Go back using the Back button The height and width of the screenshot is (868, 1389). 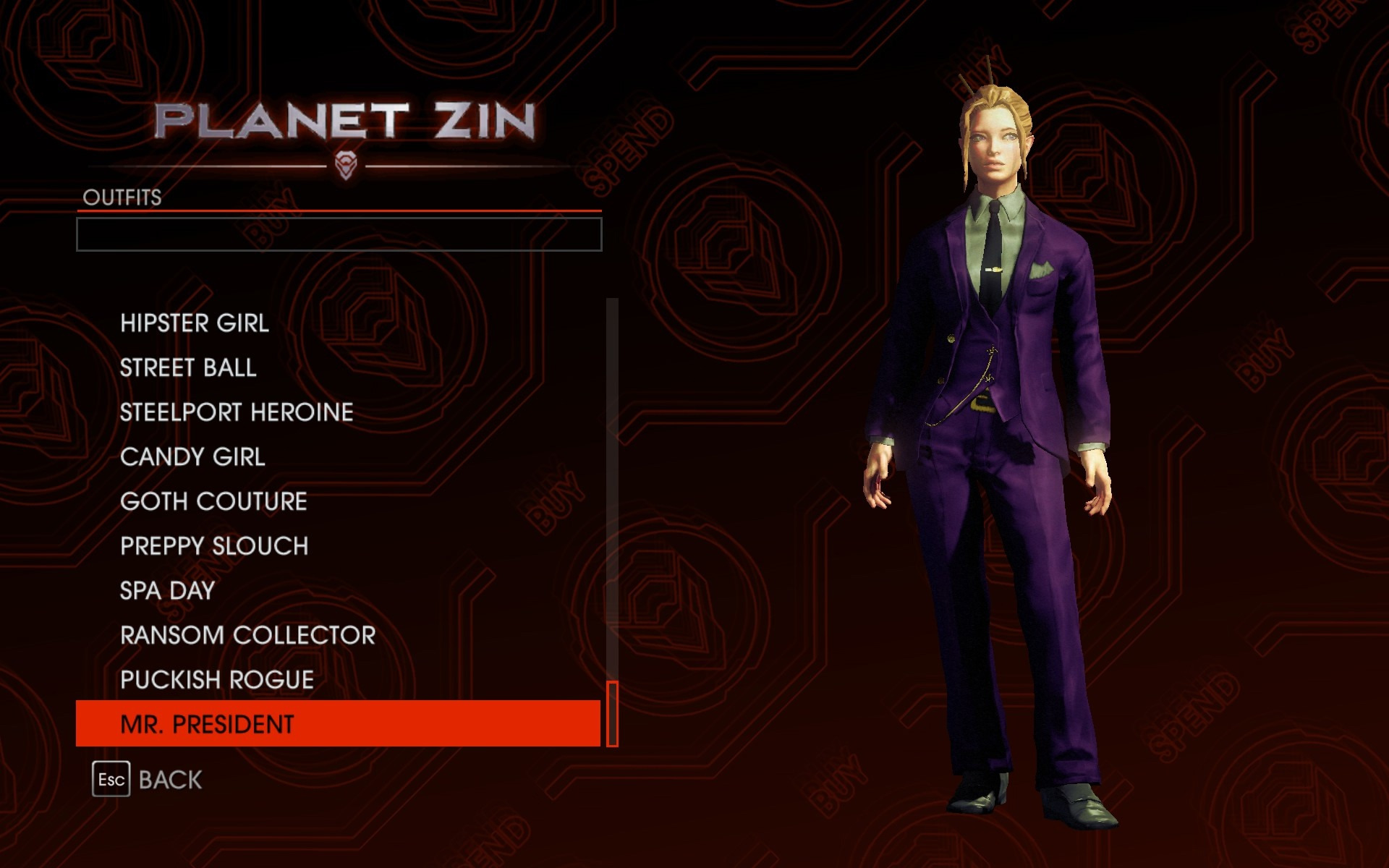[x=148, y=780]
